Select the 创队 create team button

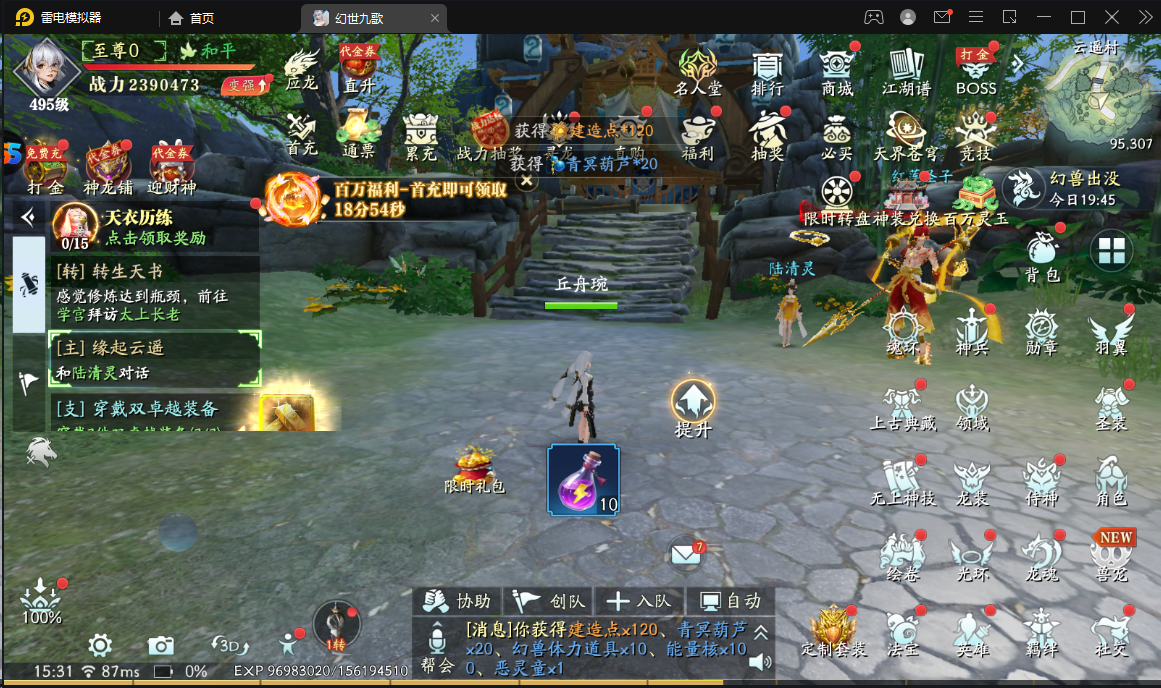(x=549, y=601)
